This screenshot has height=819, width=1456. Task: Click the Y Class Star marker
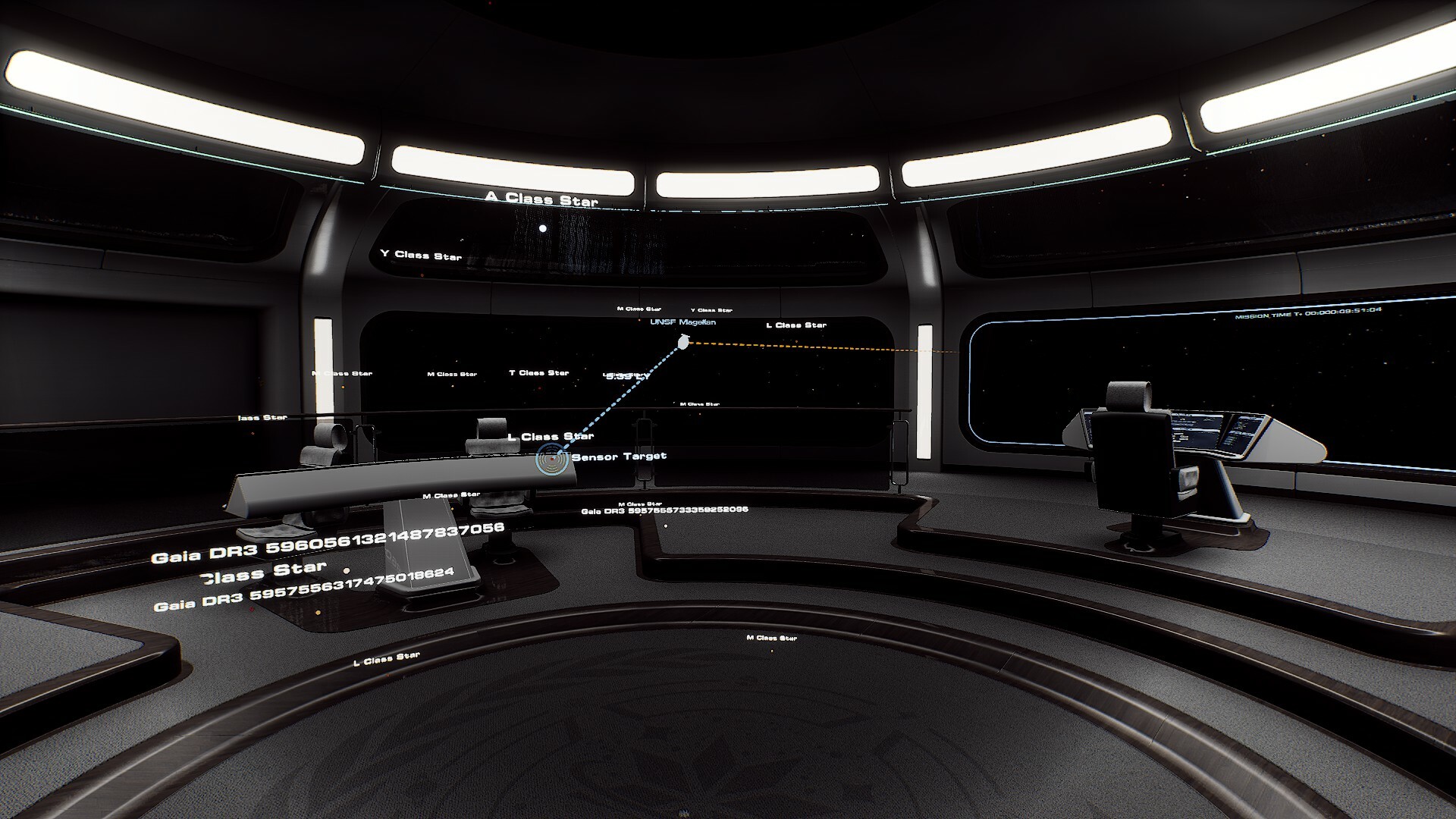point(420,256)
